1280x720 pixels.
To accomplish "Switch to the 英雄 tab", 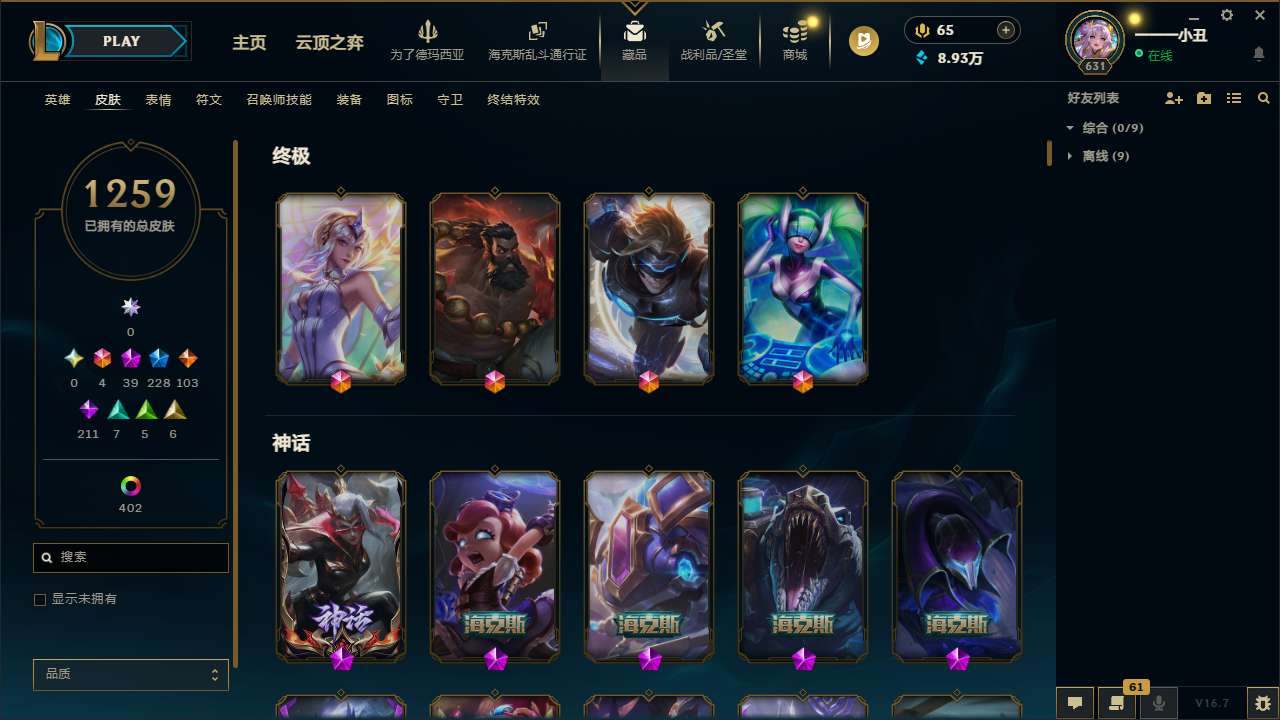I will 57,100.
